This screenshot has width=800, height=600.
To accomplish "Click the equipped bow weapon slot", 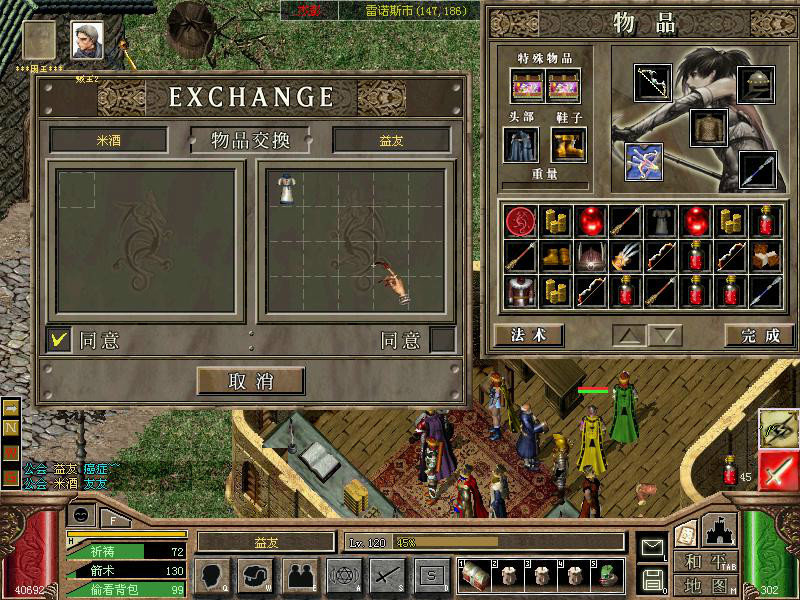I will [x=653, y=84].
